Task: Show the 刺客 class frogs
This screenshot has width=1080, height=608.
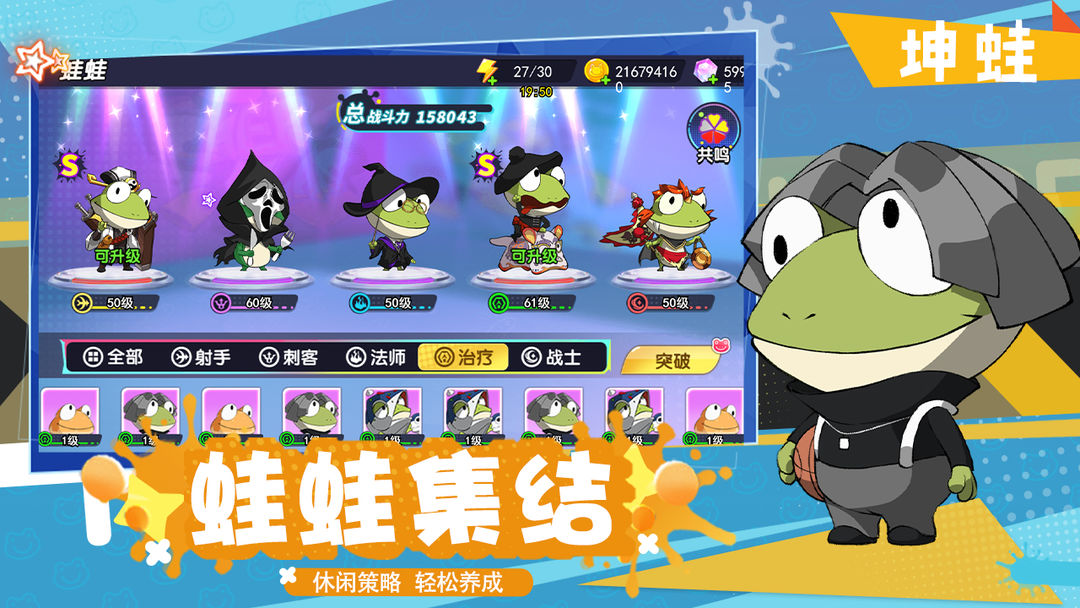Action: [288, 357]
